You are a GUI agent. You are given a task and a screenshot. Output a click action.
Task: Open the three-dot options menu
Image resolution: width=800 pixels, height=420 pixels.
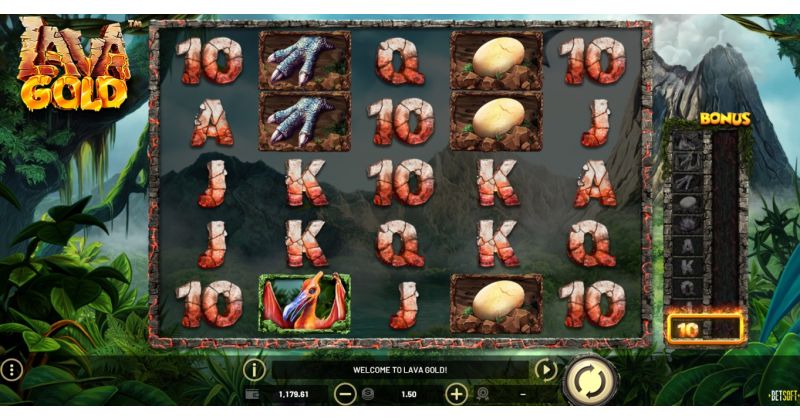(13, 369)
